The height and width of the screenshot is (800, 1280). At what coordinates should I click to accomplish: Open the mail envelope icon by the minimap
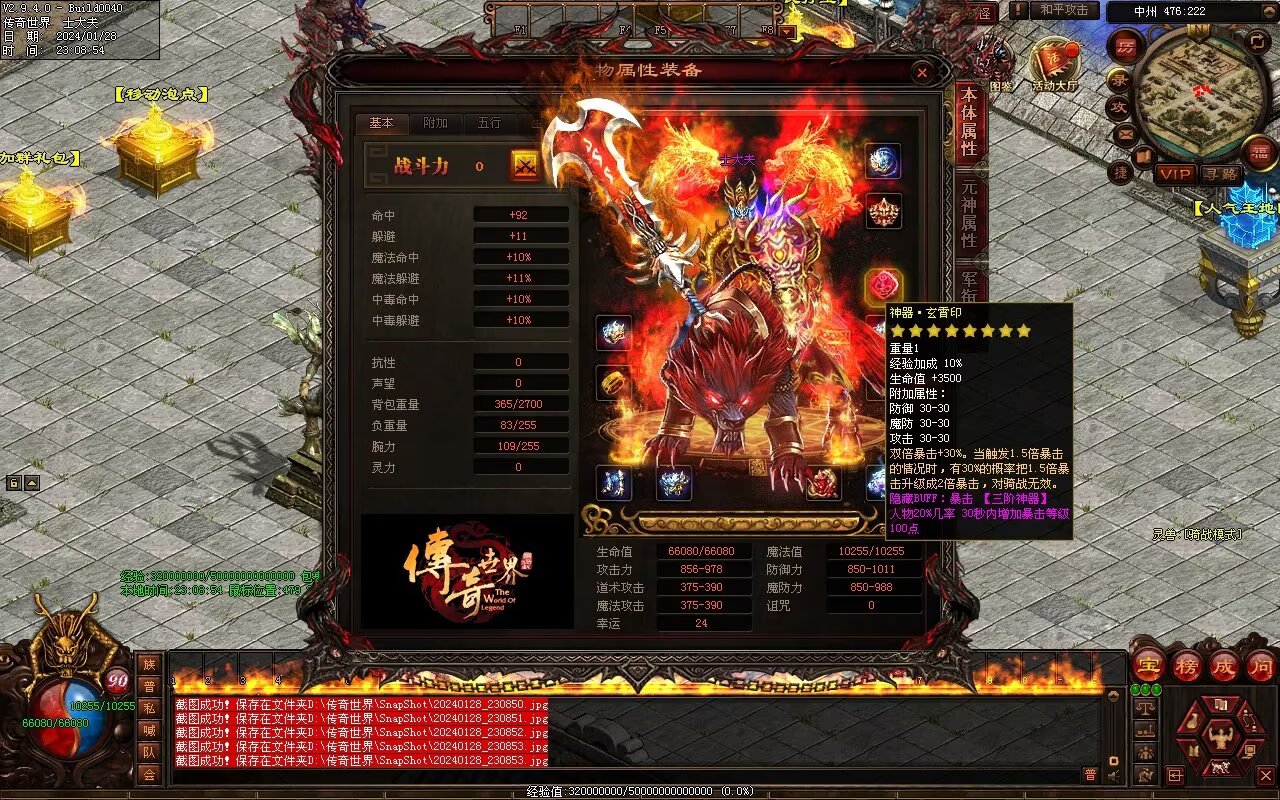point(1126,133)
